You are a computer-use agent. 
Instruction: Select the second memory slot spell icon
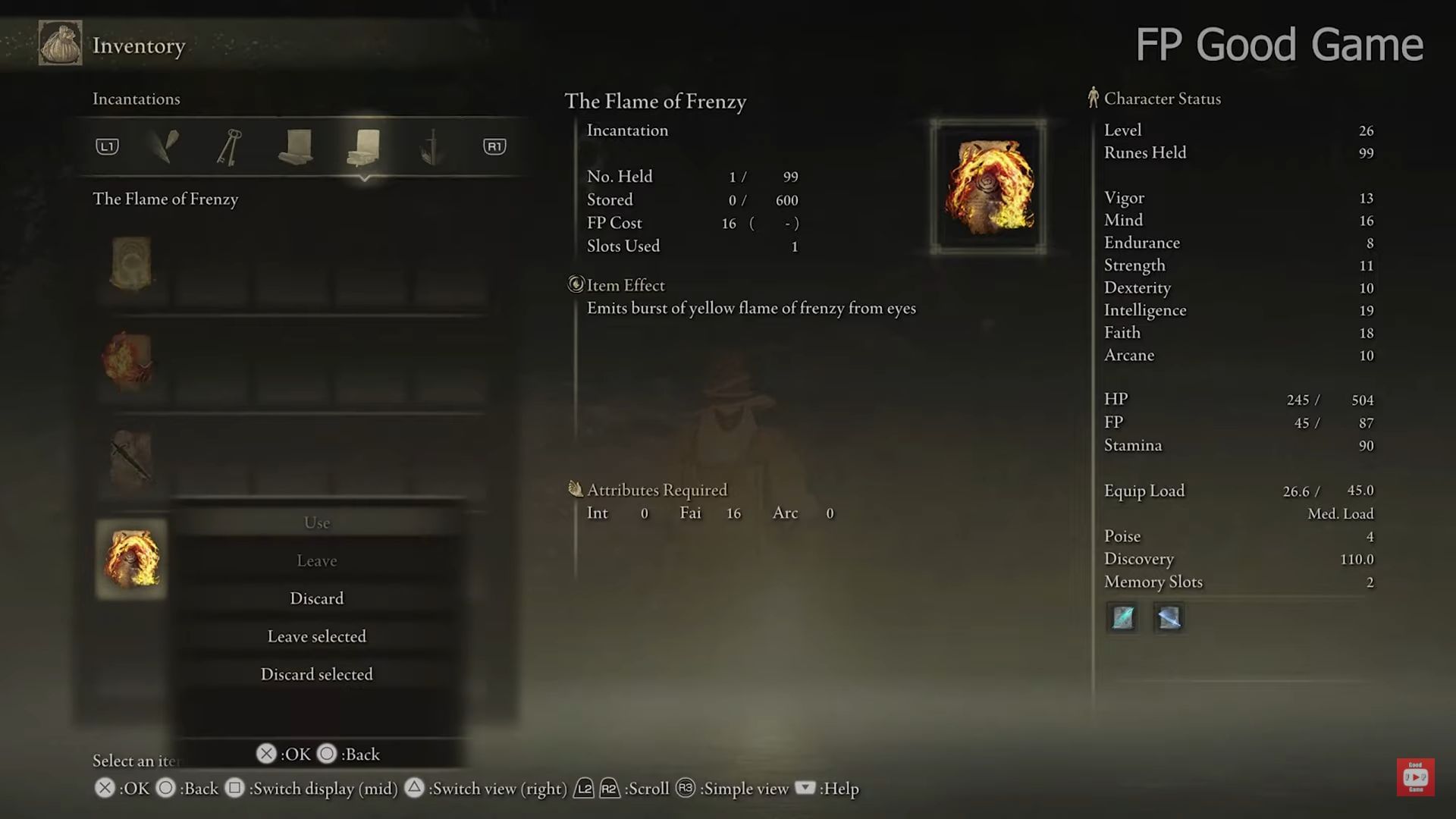1168,617
